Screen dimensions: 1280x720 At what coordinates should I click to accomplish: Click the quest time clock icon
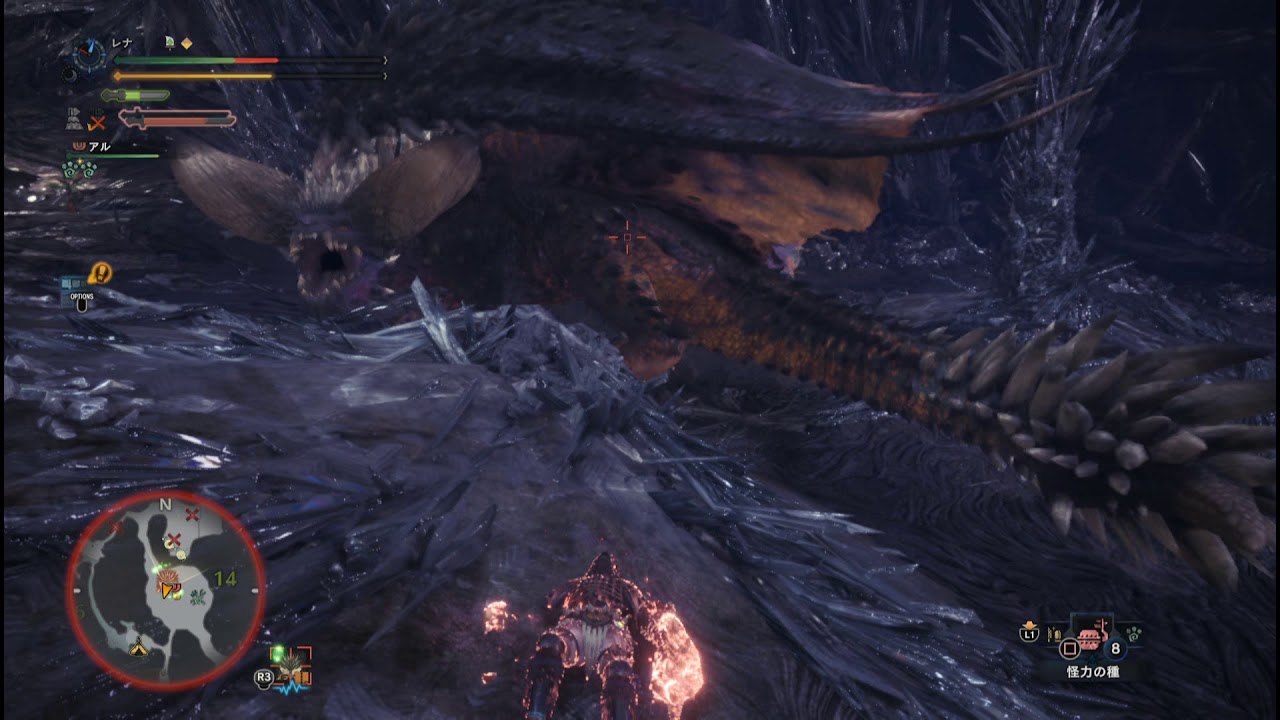point(91,53)
